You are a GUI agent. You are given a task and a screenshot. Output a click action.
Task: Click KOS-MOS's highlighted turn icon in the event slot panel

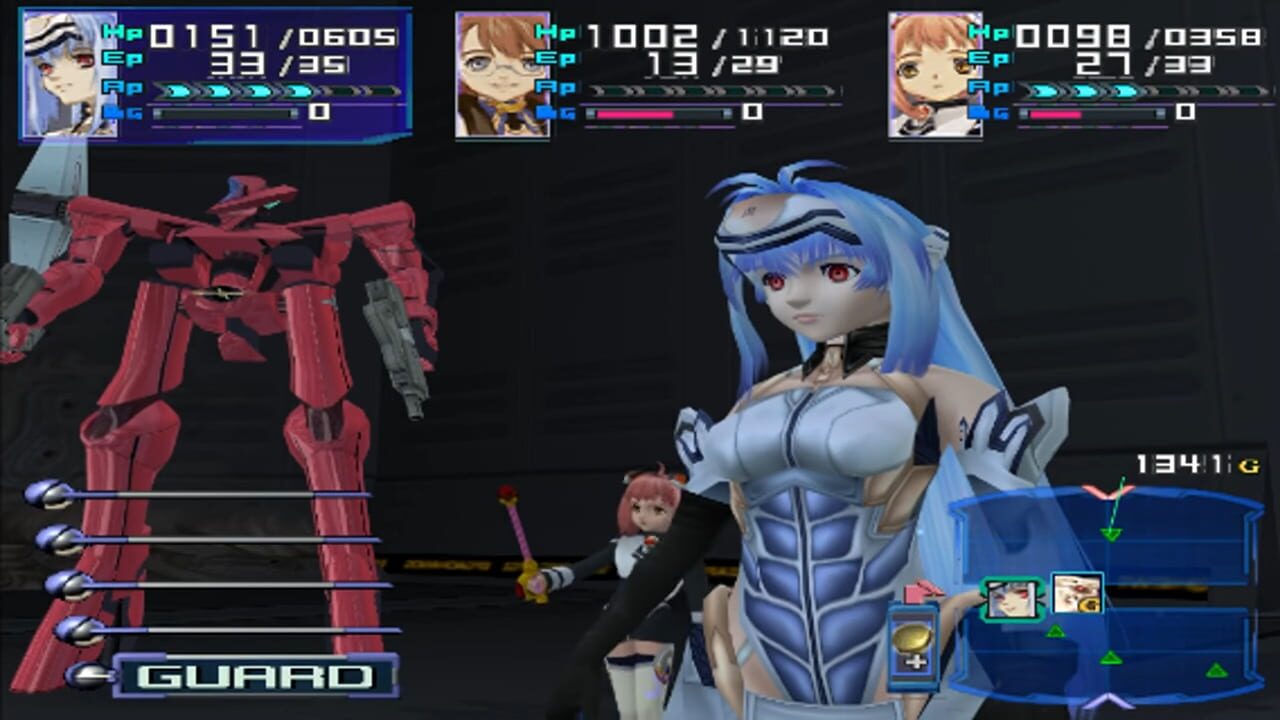1012,599
